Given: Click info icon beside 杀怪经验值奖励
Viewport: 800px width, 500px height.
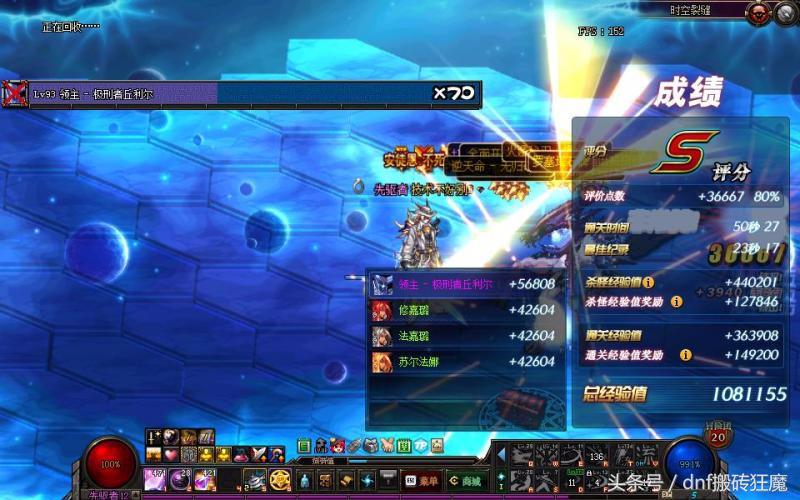Looking at the screenshot, I should pos(677,301).
